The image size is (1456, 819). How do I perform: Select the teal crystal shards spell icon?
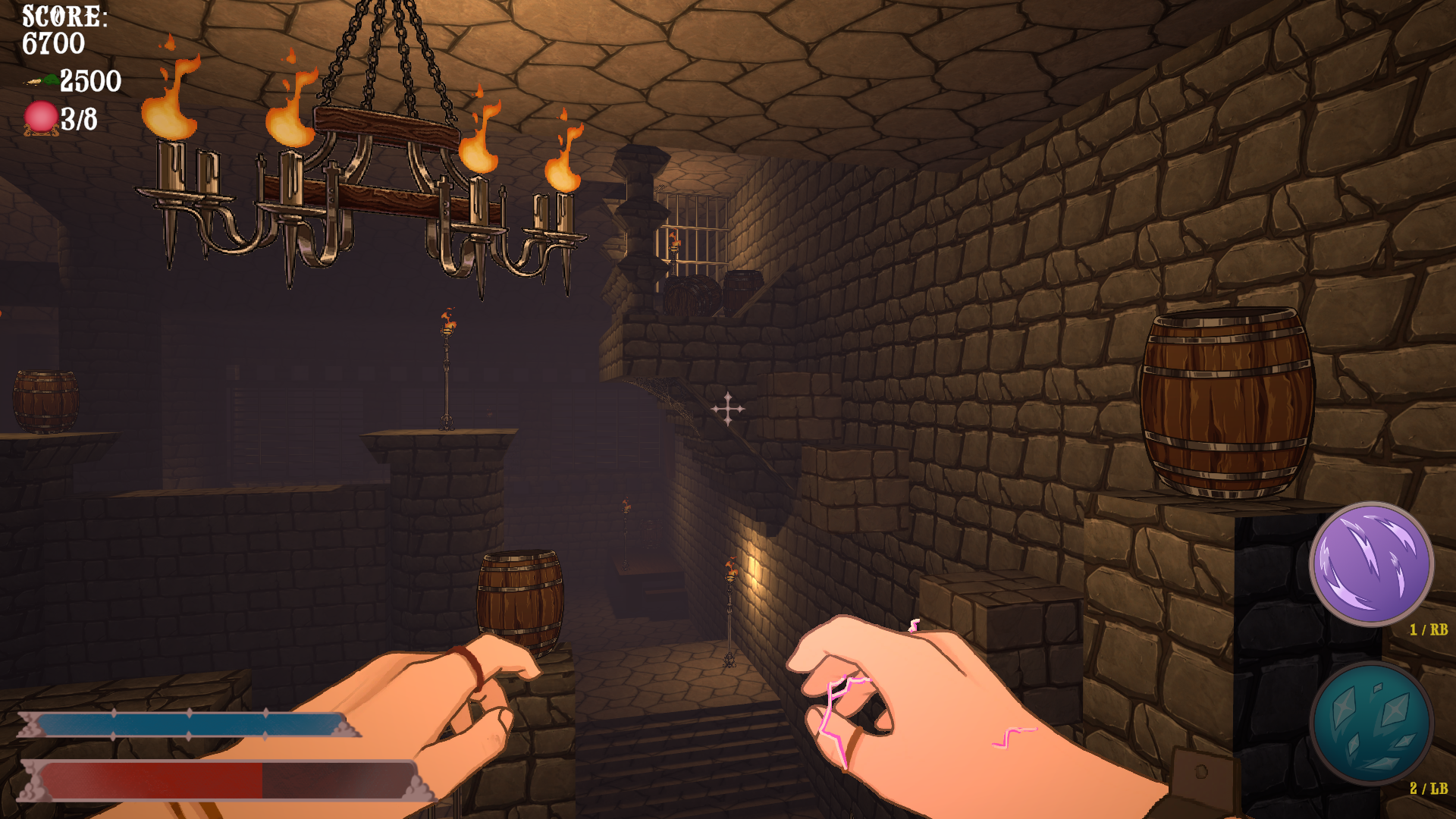1371,723
